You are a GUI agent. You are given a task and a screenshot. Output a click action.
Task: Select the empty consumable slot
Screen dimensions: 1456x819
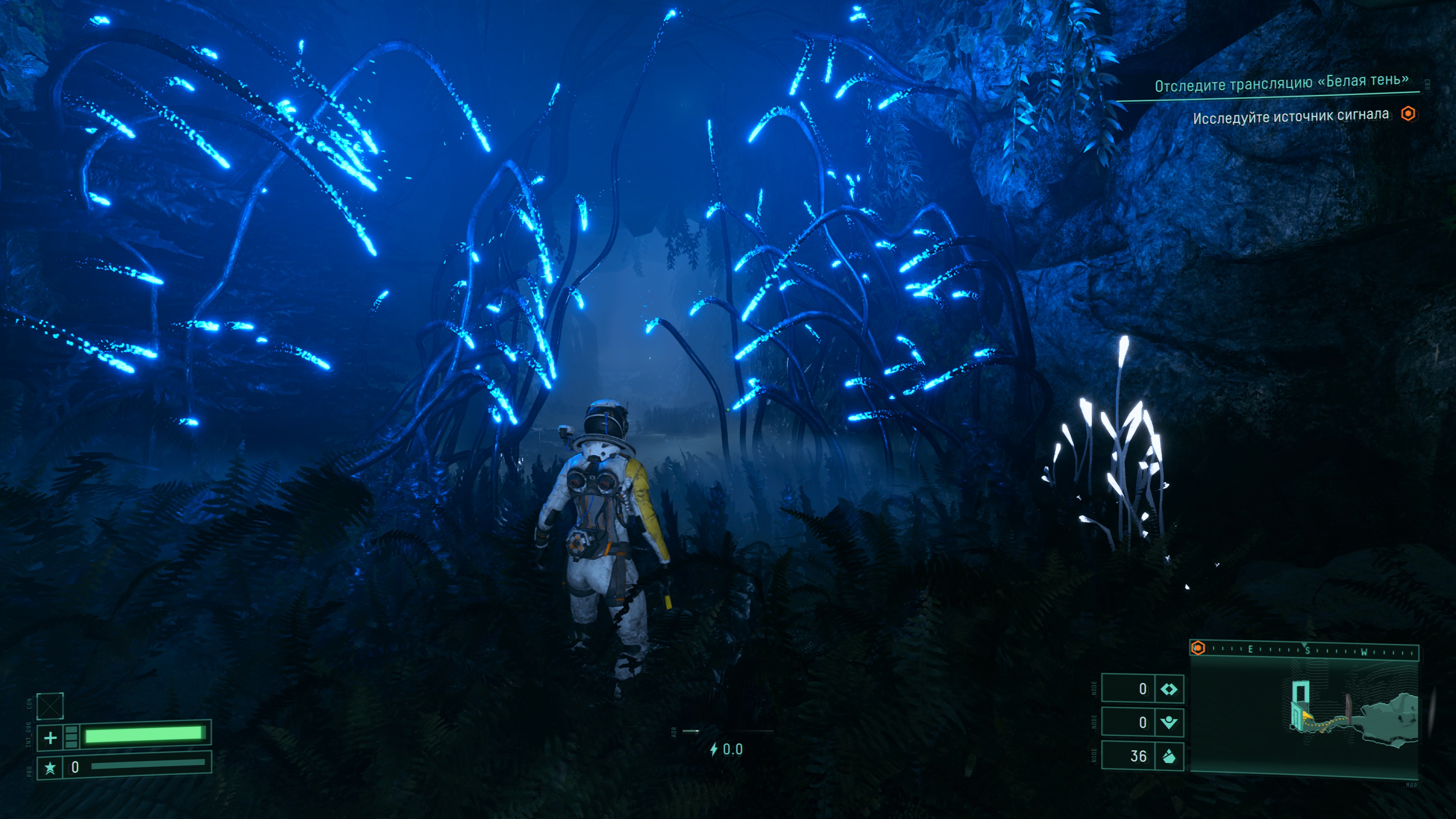click(x=50, y=706)
